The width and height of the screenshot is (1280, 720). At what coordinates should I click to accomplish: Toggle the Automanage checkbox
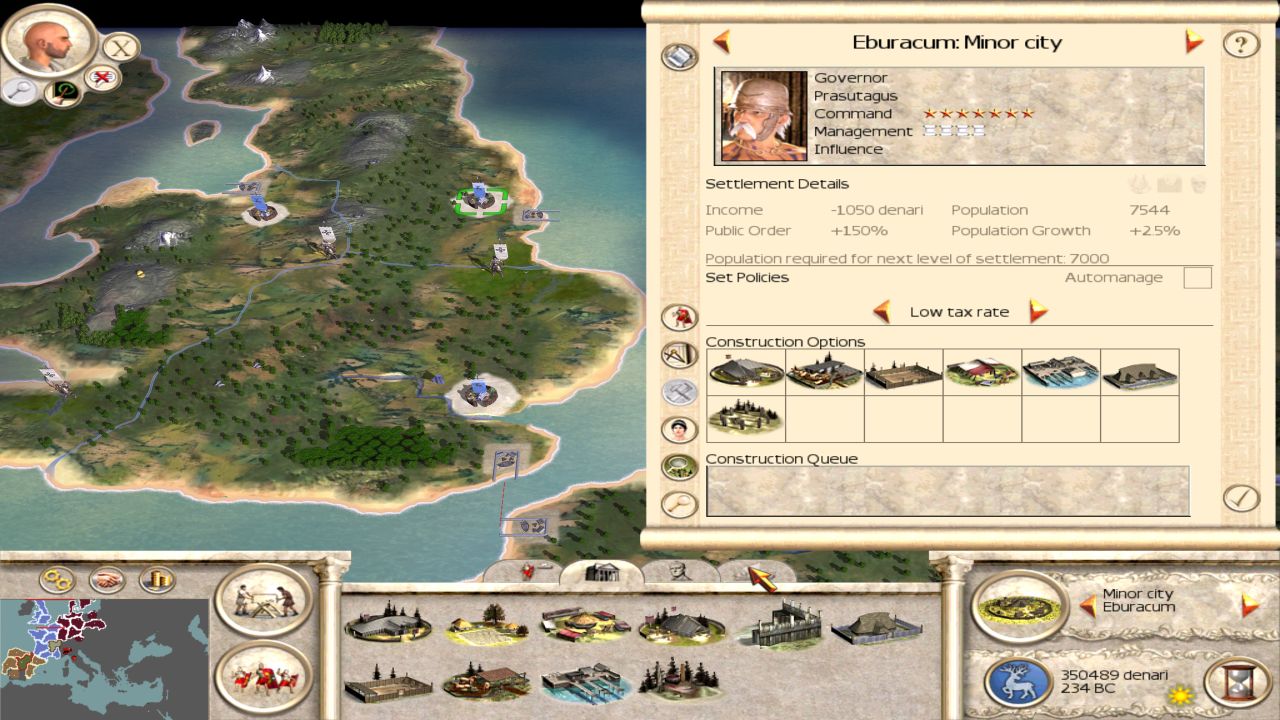[1197, 277]
